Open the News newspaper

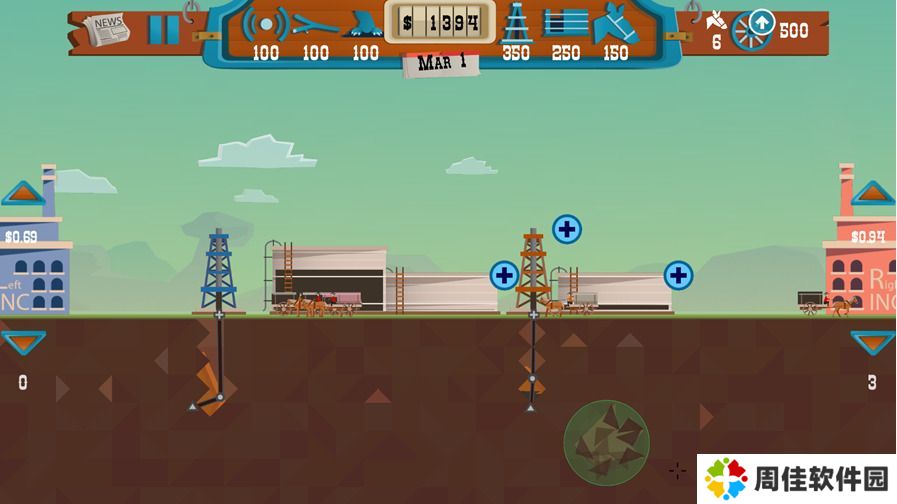[107, 29]
